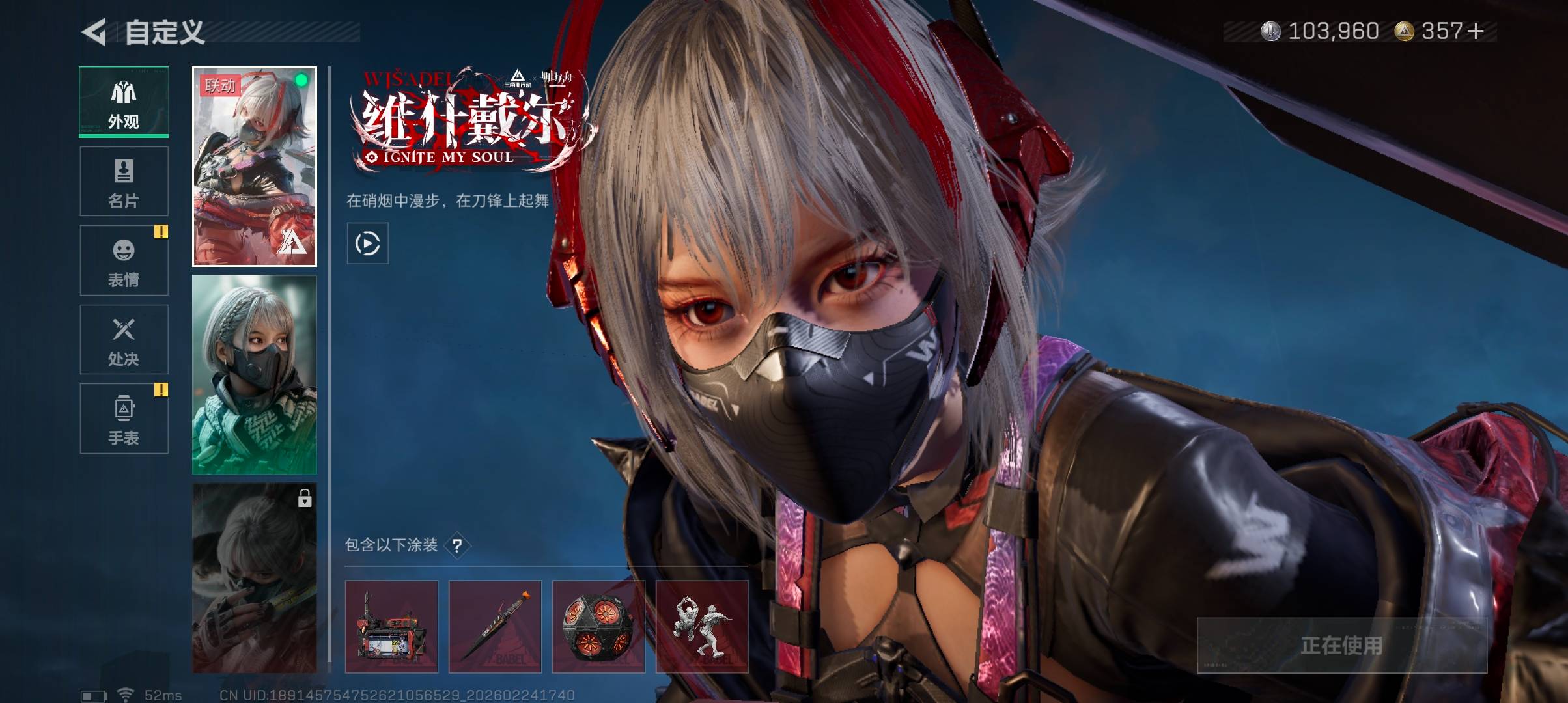Image resolution: width=1568 pixels, height=703 pixels.
Task: View the execution animation item
Action: click(702, 627)
